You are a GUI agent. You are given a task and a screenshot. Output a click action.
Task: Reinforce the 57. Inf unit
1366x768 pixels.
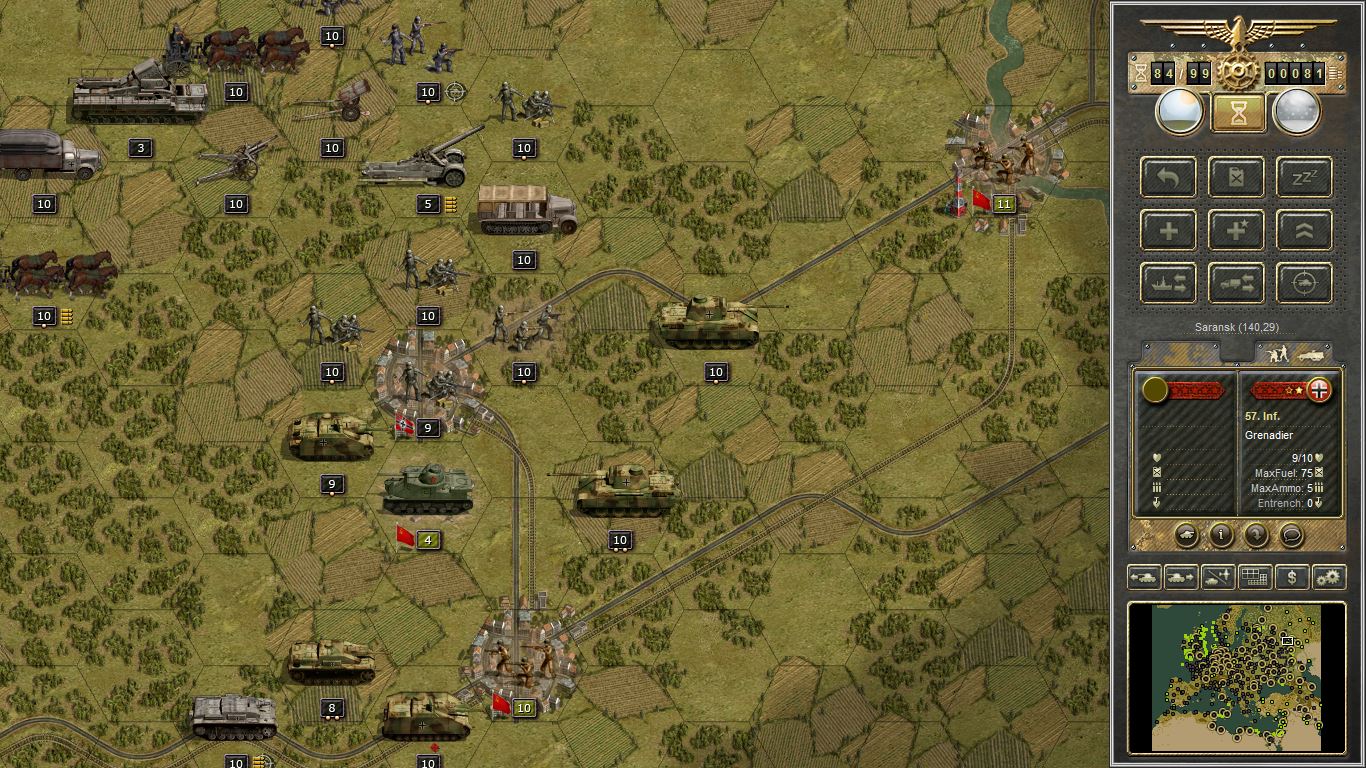pyautogui.click(x=1168, y=230)
